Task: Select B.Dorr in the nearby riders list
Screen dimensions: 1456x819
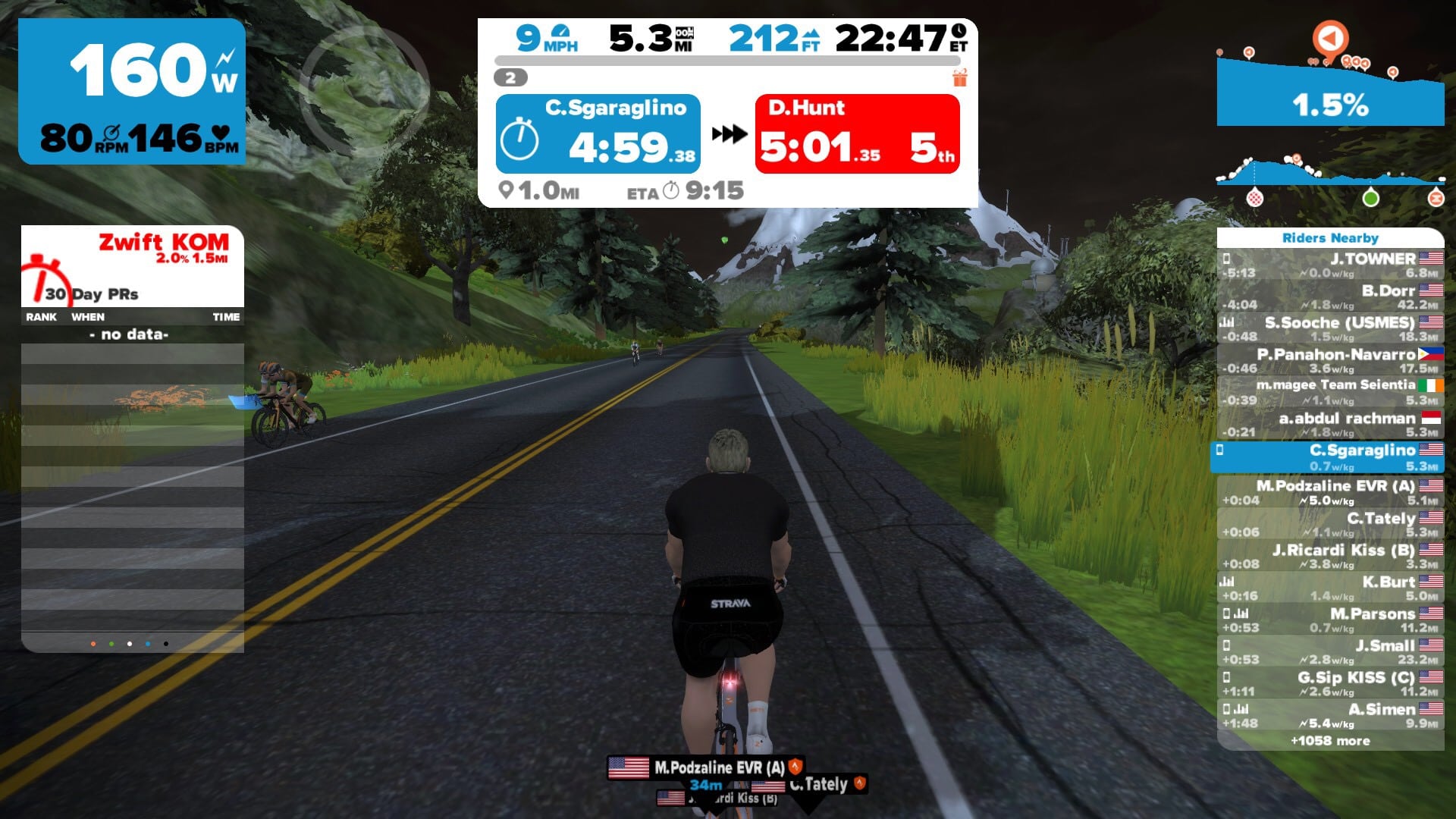Action: coord(1330,297)
